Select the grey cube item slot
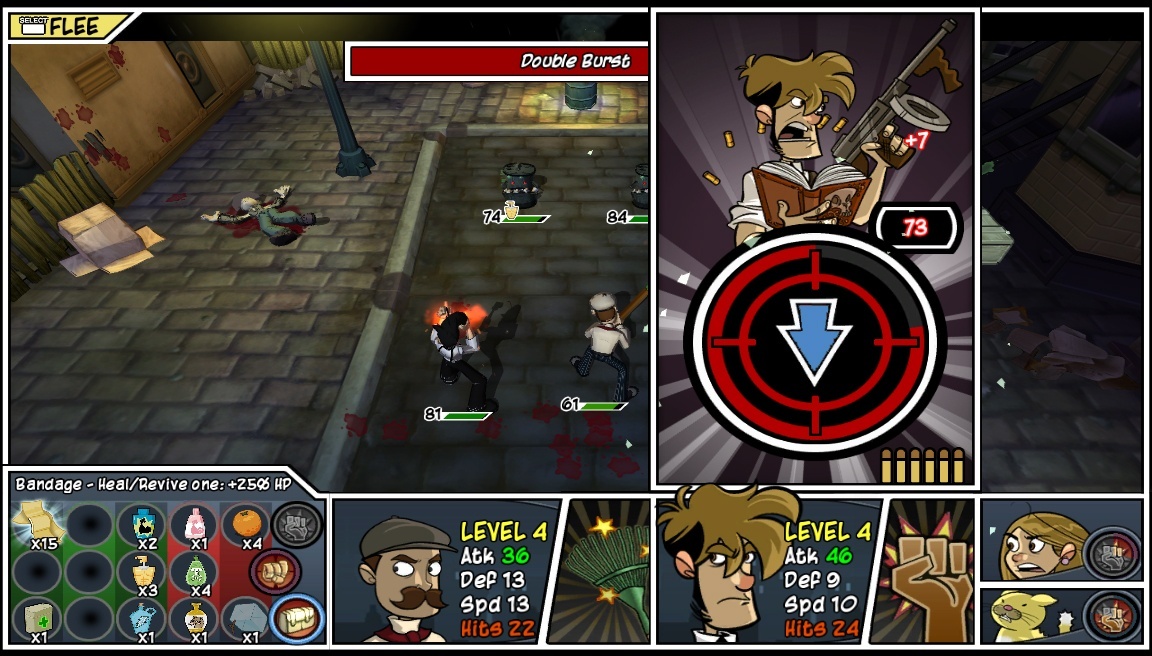The image size is (1152, 656). click(x=245, y=618)
